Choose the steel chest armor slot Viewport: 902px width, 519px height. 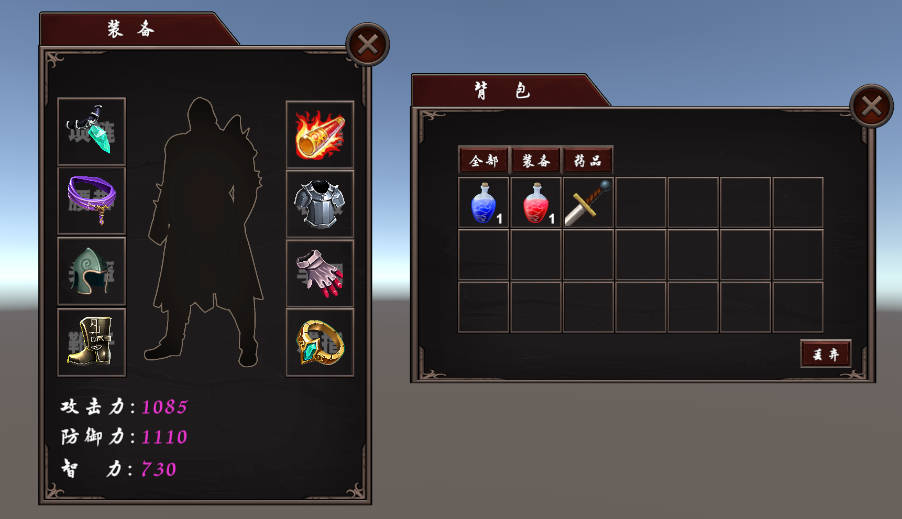point(319,203)
